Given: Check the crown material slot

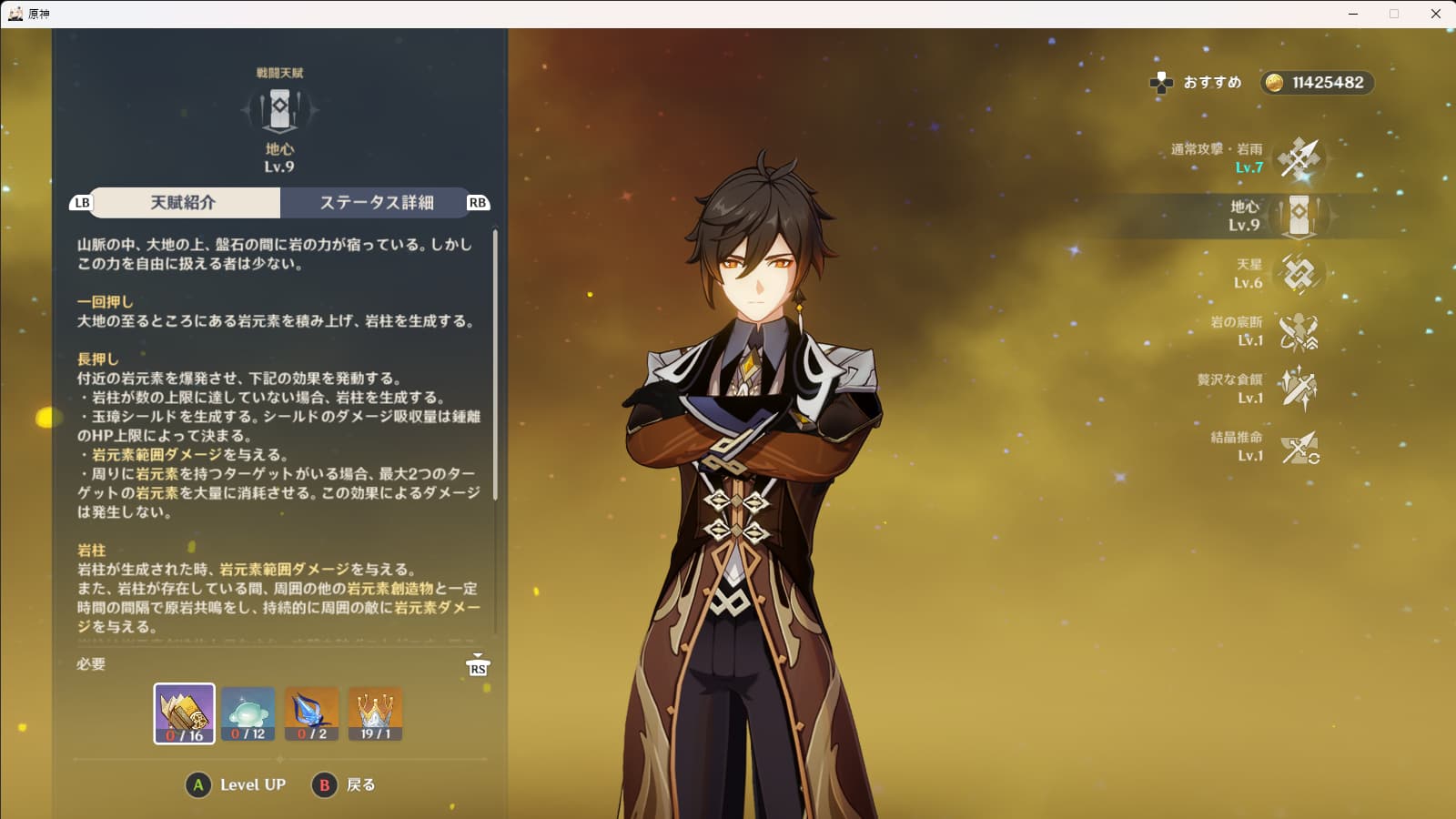Looking at the screenshot, I should click(x=375, y=713).
